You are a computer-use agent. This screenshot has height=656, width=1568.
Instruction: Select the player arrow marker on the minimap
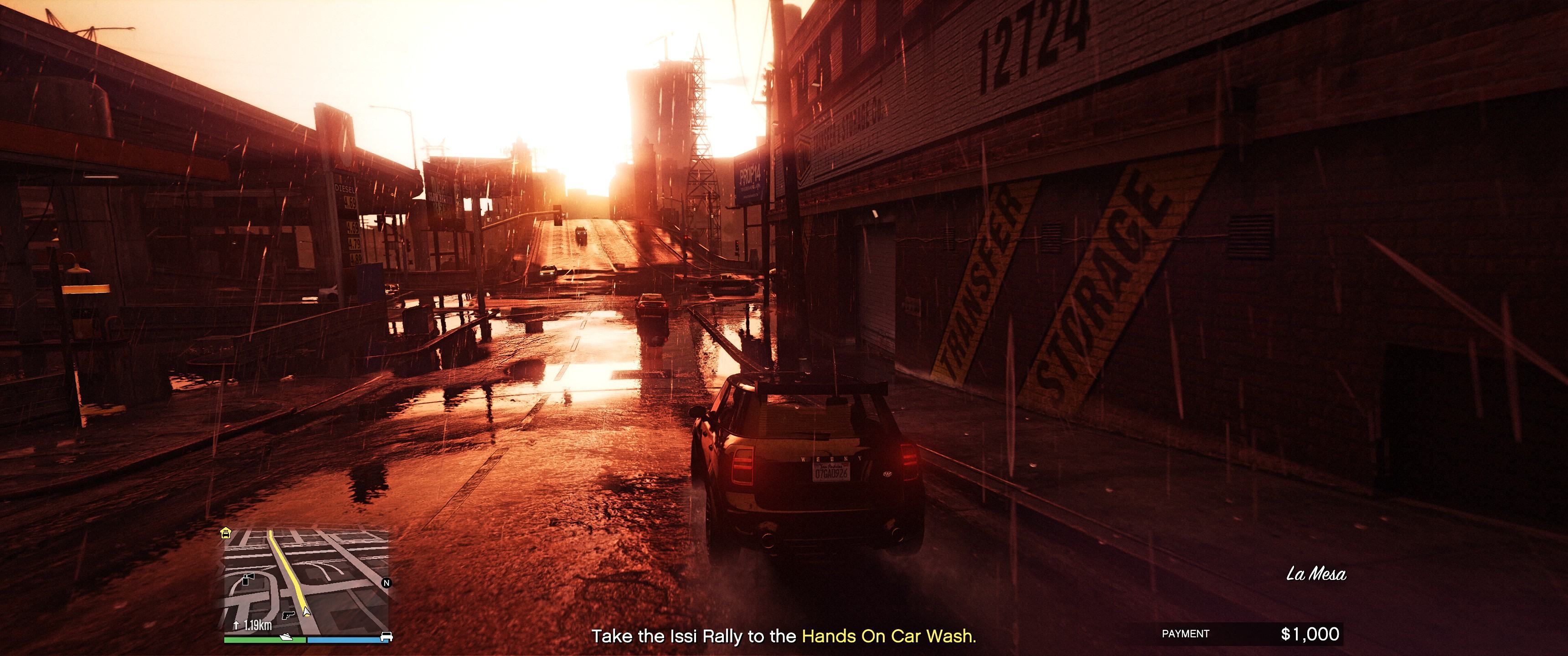(306, 611)
